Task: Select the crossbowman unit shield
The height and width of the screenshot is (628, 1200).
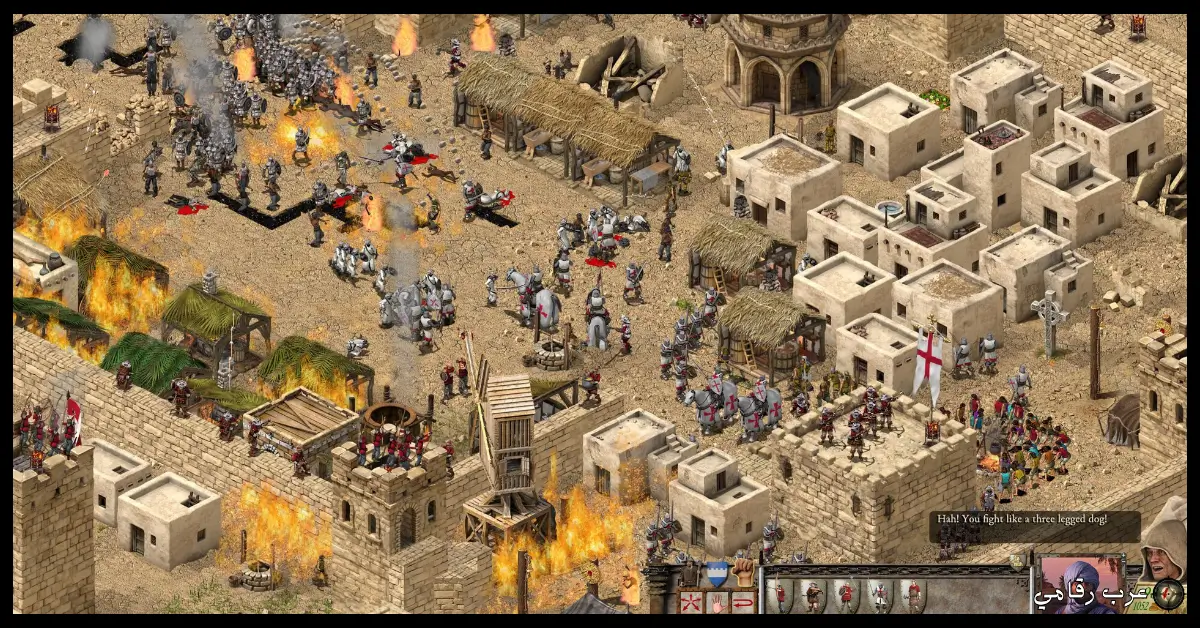Action: click(x=813, y=595)
